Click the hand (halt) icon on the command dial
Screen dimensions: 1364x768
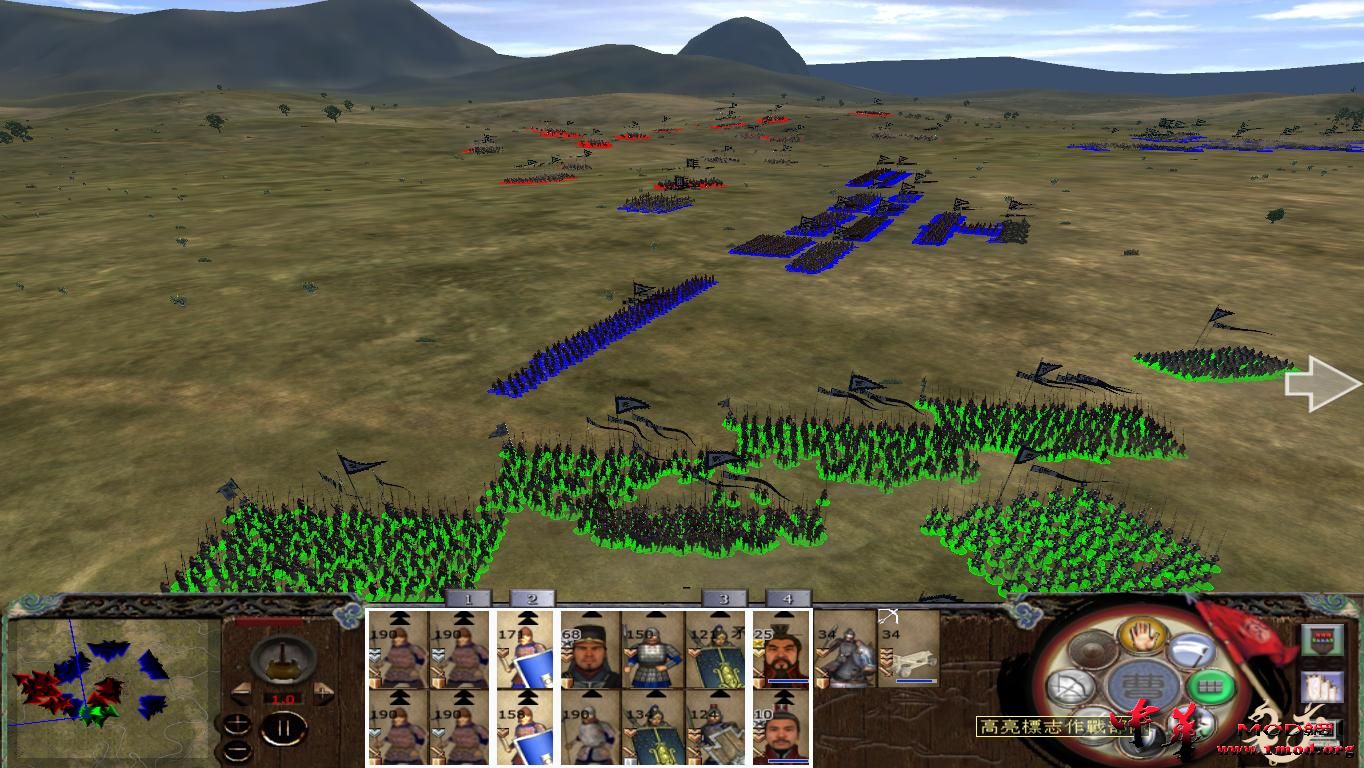pos(1143,638)
